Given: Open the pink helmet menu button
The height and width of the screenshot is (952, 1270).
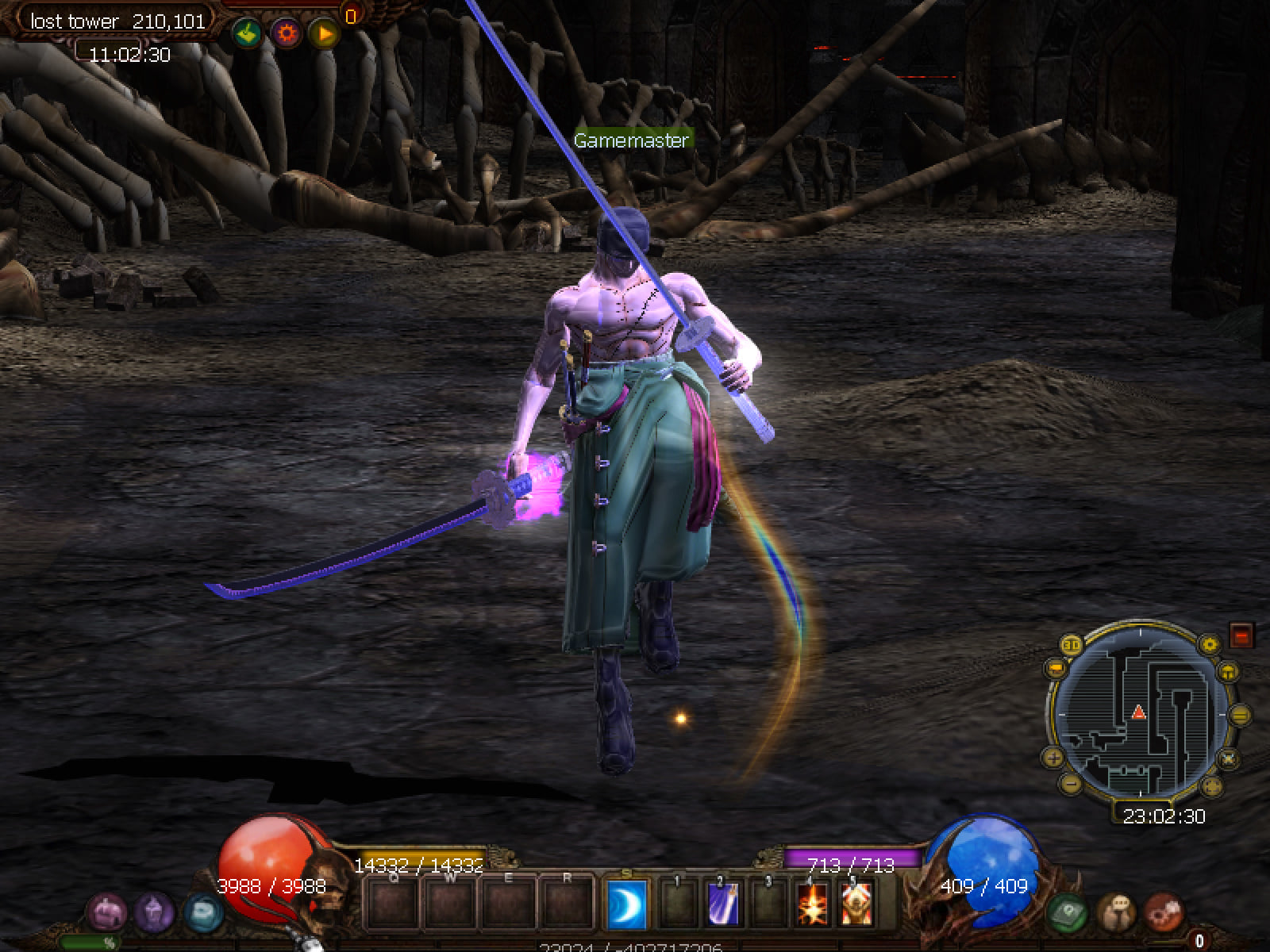Looking at the screenshot, I should [x=106, y=911].
